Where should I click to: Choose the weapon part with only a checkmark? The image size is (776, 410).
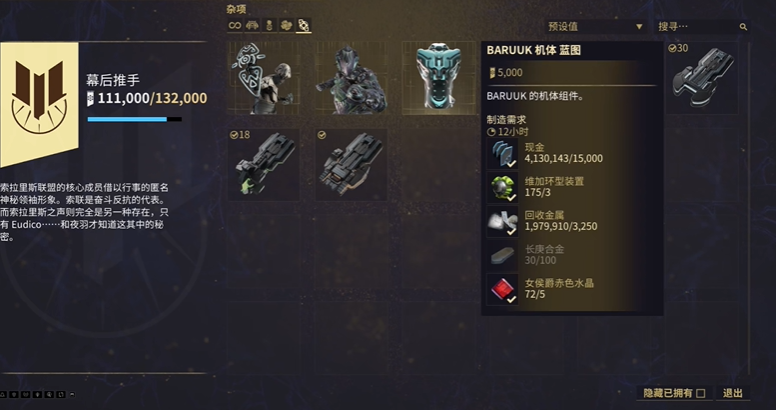351,164
